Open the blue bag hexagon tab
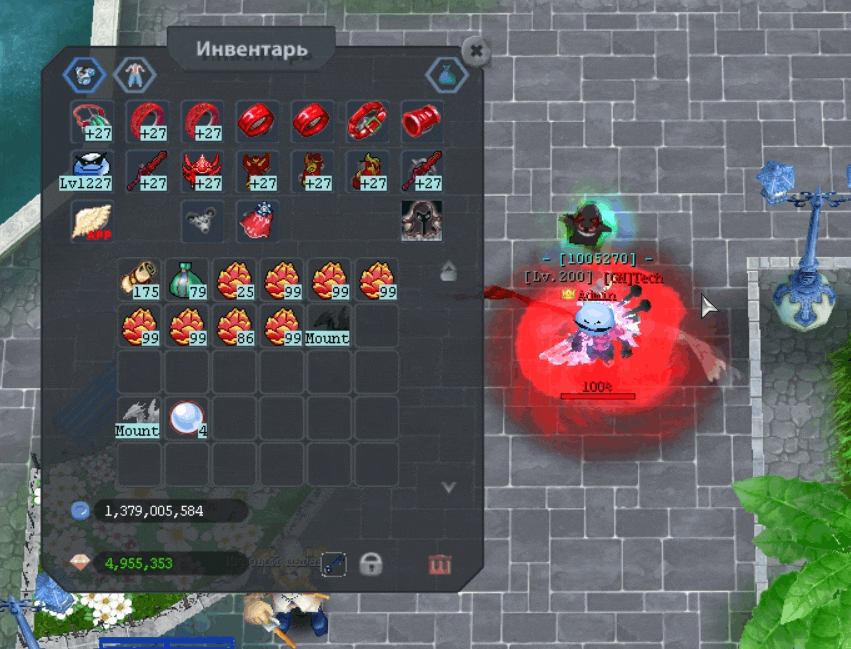 (446, 73)
